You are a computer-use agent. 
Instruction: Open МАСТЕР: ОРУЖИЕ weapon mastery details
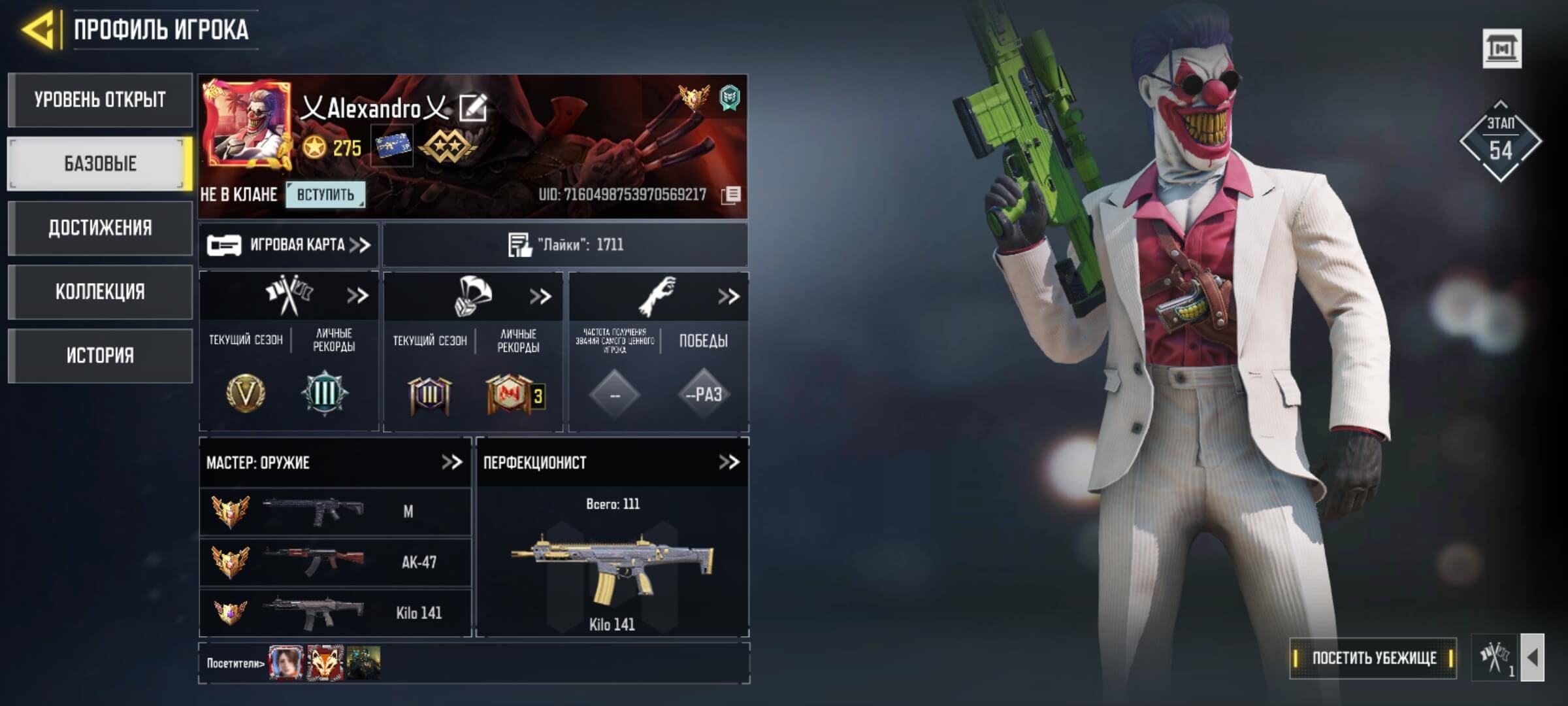coord(451,463)
